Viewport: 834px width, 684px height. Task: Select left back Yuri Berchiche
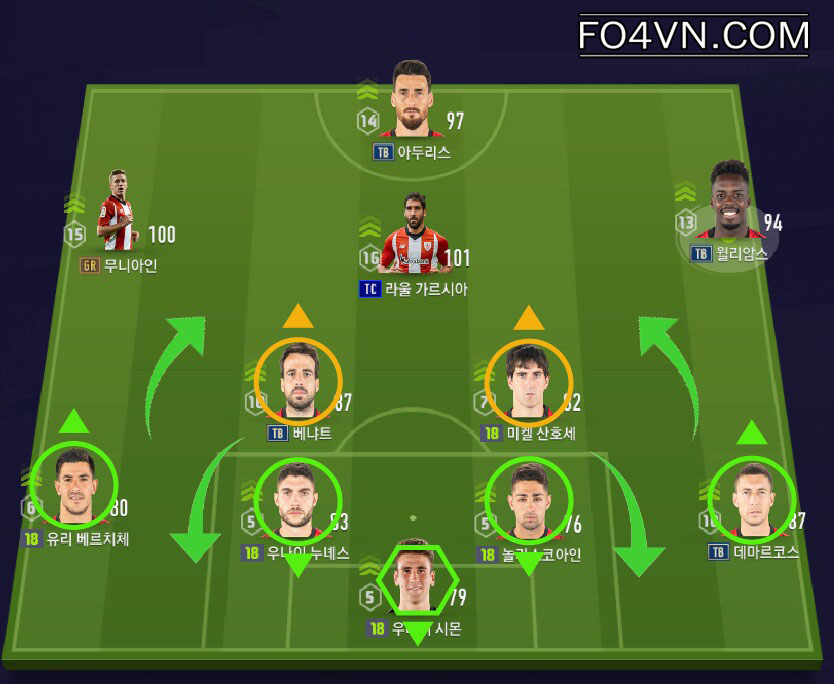coord(75,486)
